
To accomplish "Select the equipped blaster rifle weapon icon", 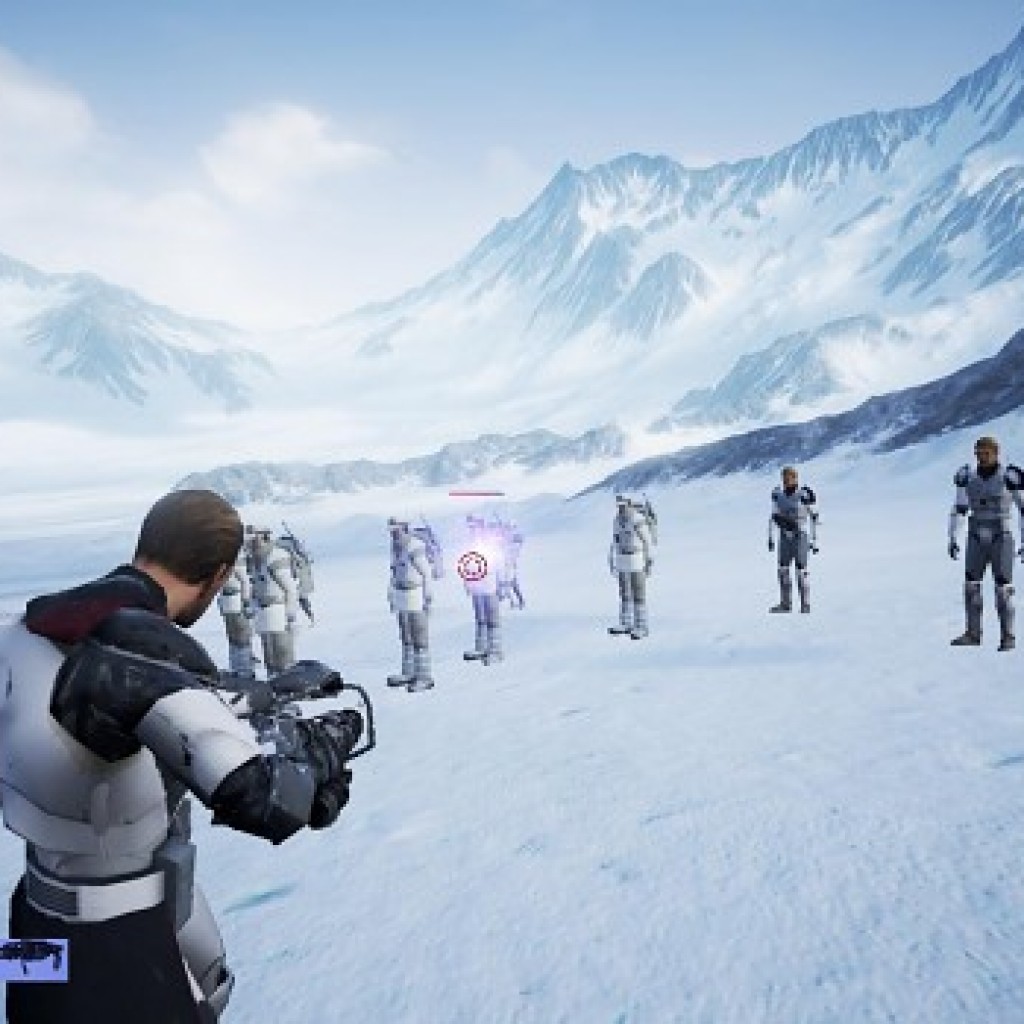I will click(32, 957).
